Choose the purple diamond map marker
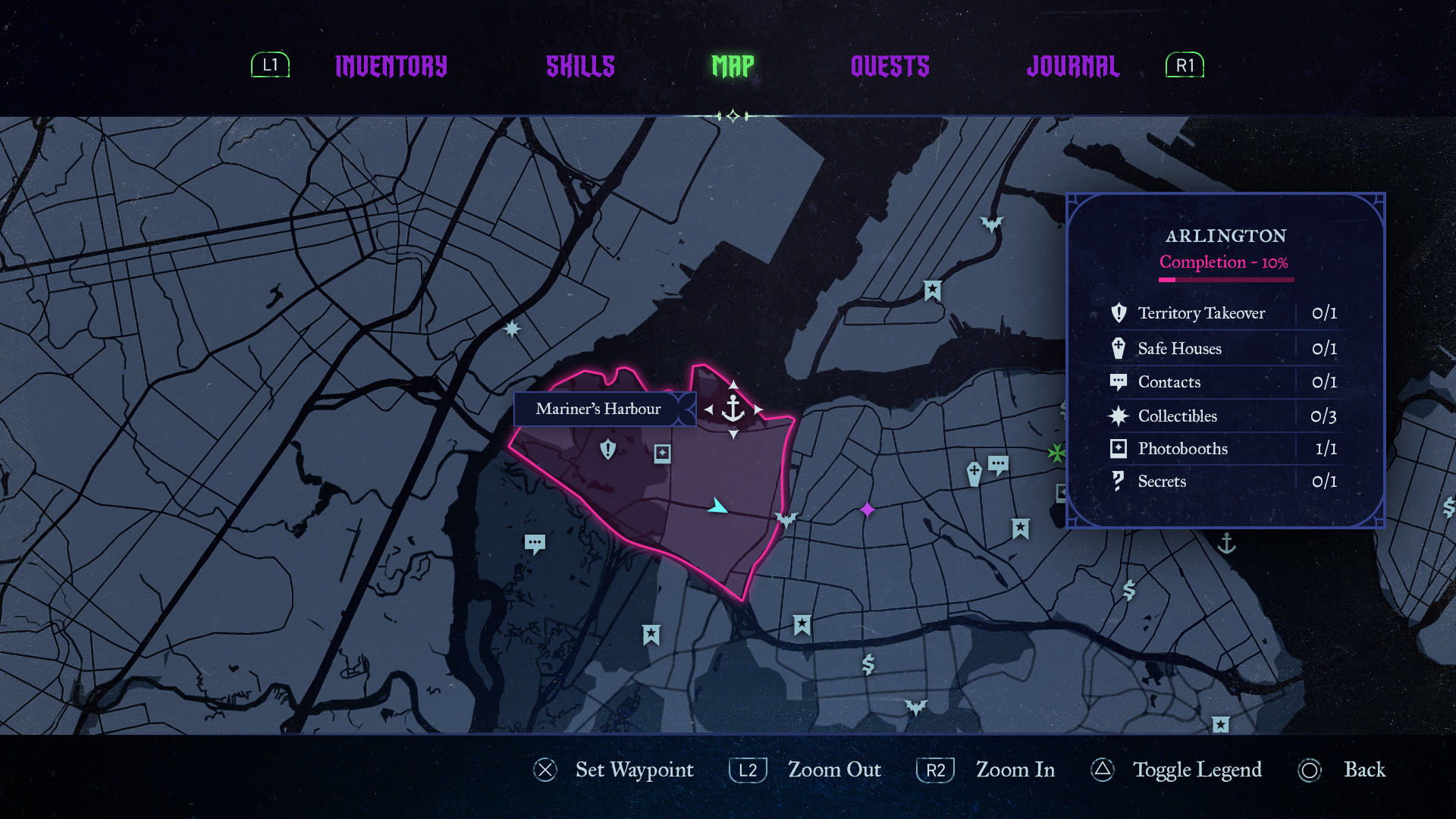1456x819 pixels. [x=868, y=510]
